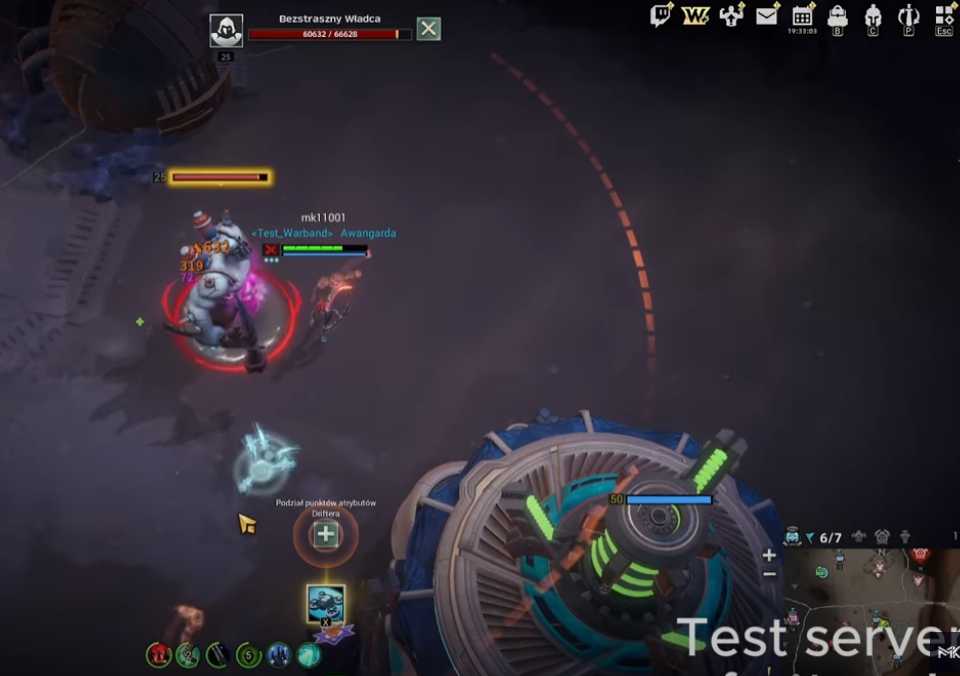The height and width of the screenshot is (676, 960).
Task: Activate the teal swirl ability
Action: [309, 655]
